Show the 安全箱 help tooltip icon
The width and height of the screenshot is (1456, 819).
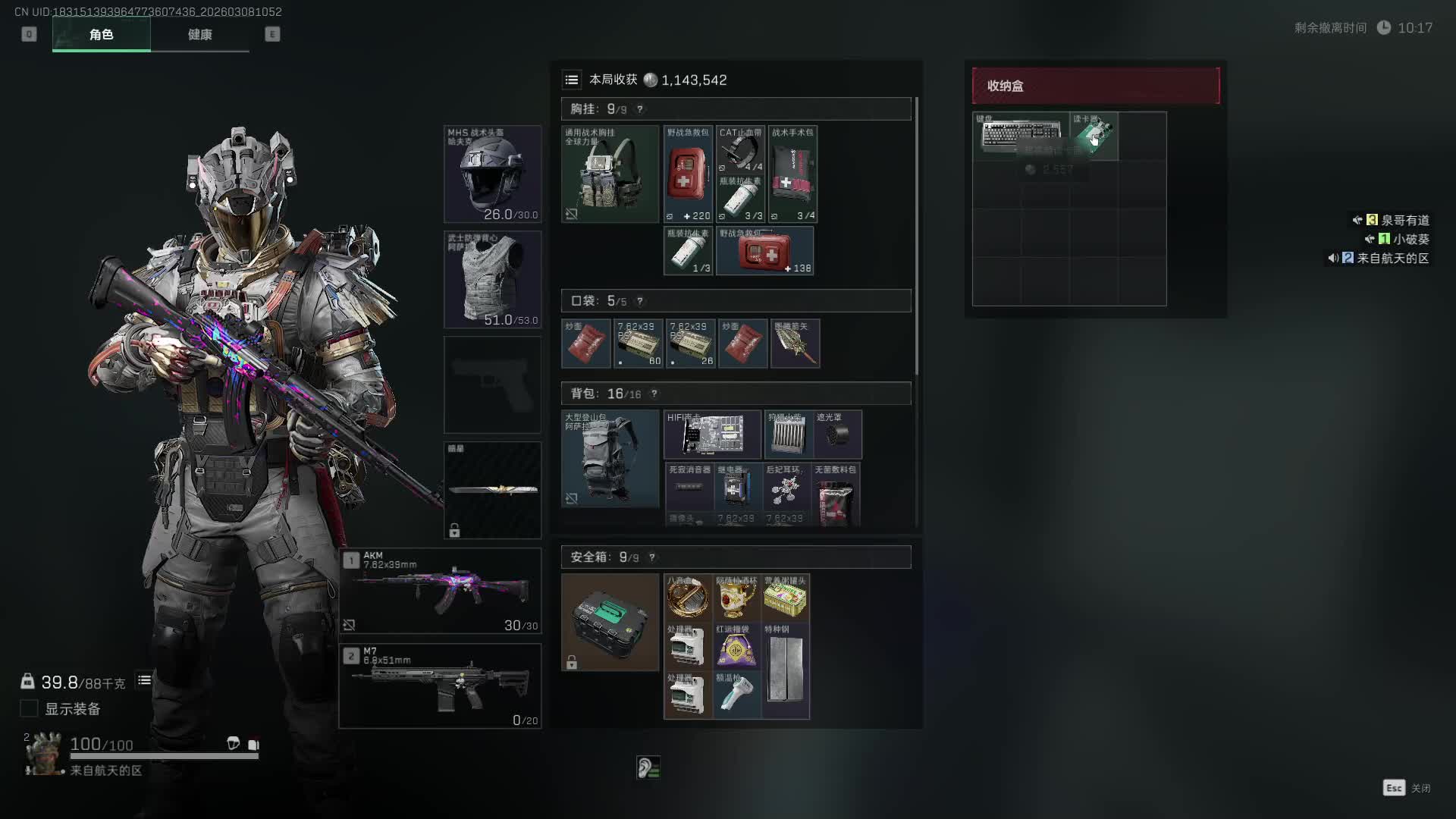[652, 557]
